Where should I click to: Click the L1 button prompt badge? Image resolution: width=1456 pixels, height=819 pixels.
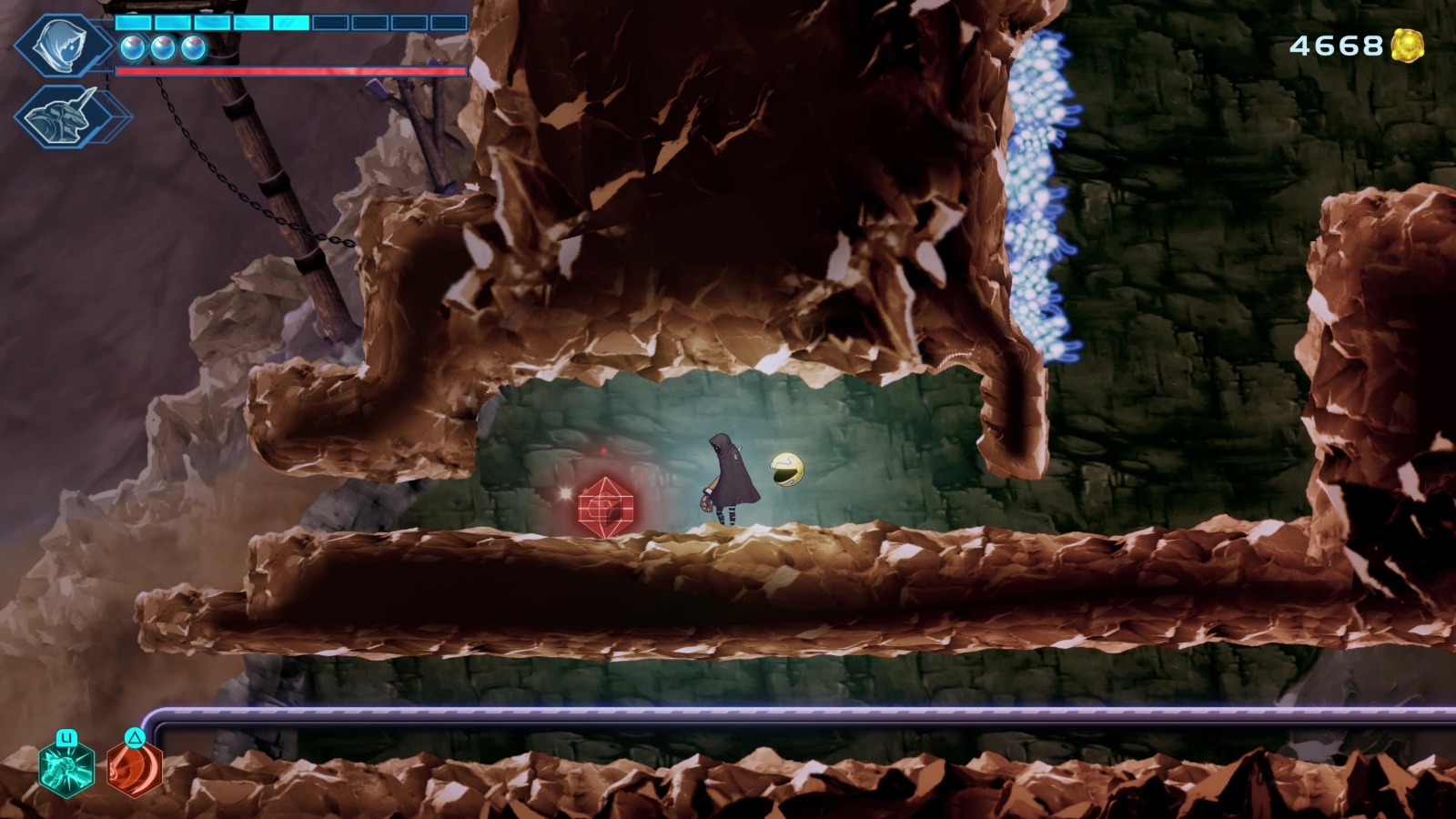pos(66,737)
